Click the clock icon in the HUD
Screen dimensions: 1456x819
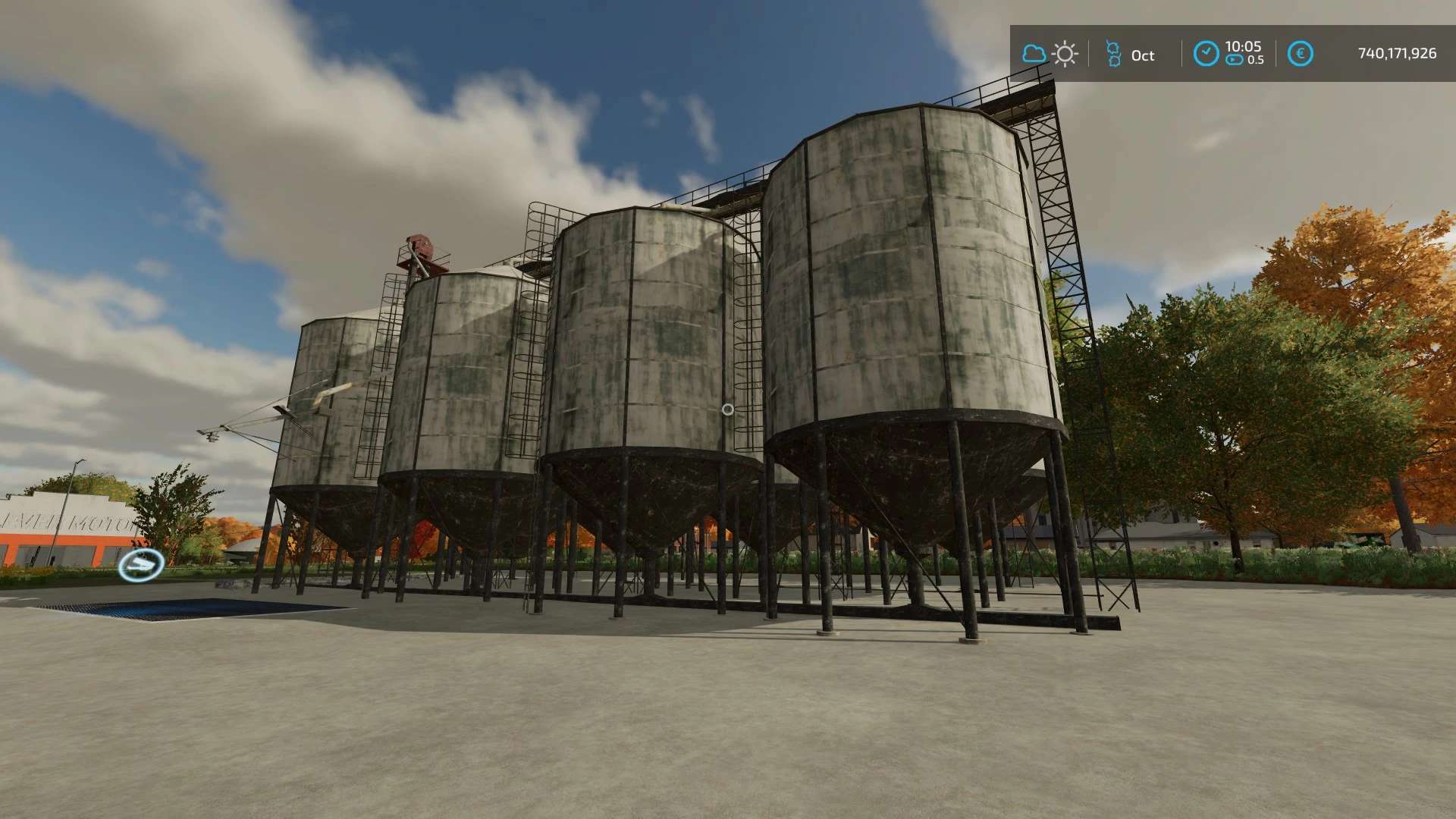1206,54
